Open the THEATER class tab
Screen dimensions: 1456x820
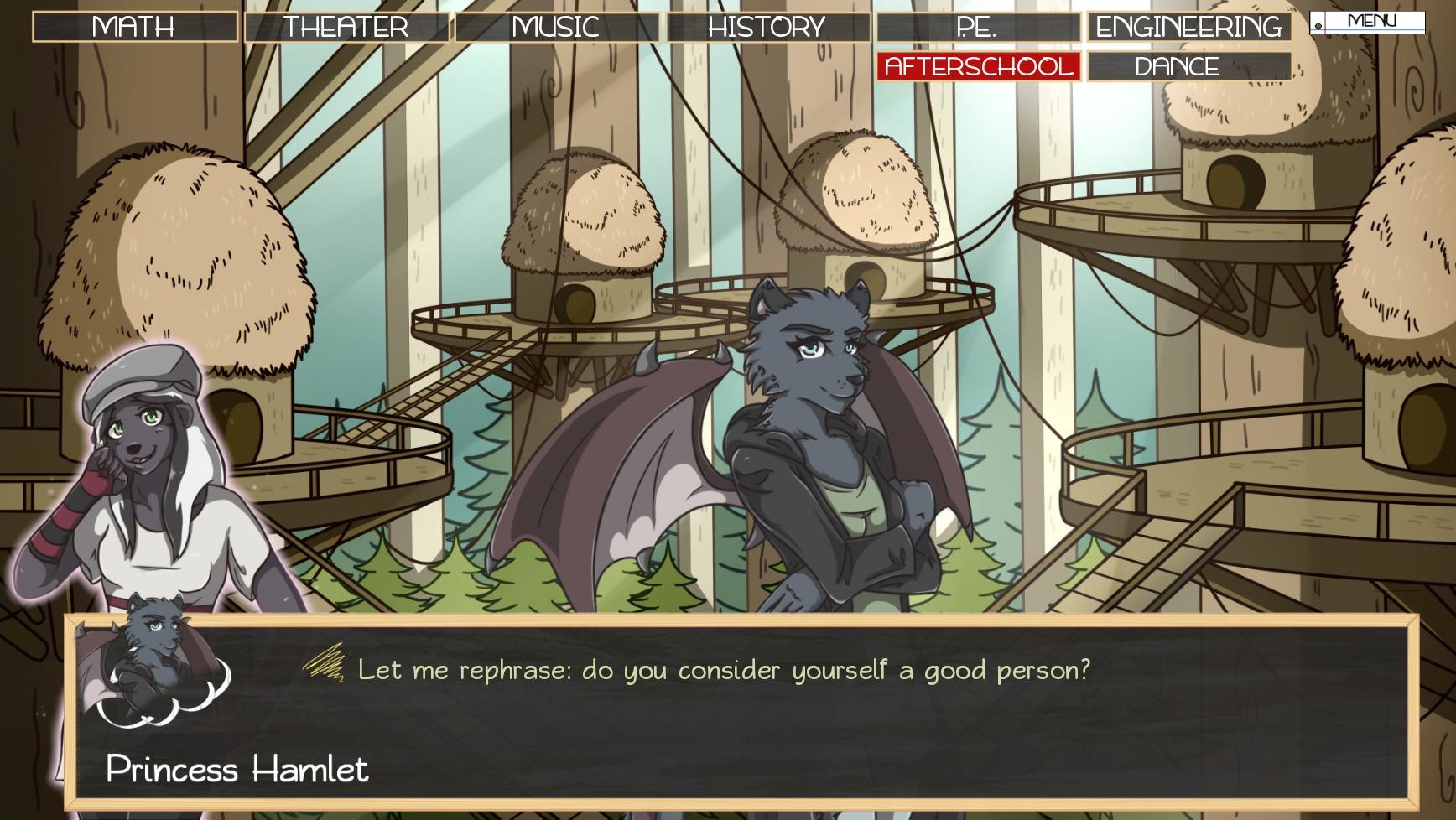[346, 26]
